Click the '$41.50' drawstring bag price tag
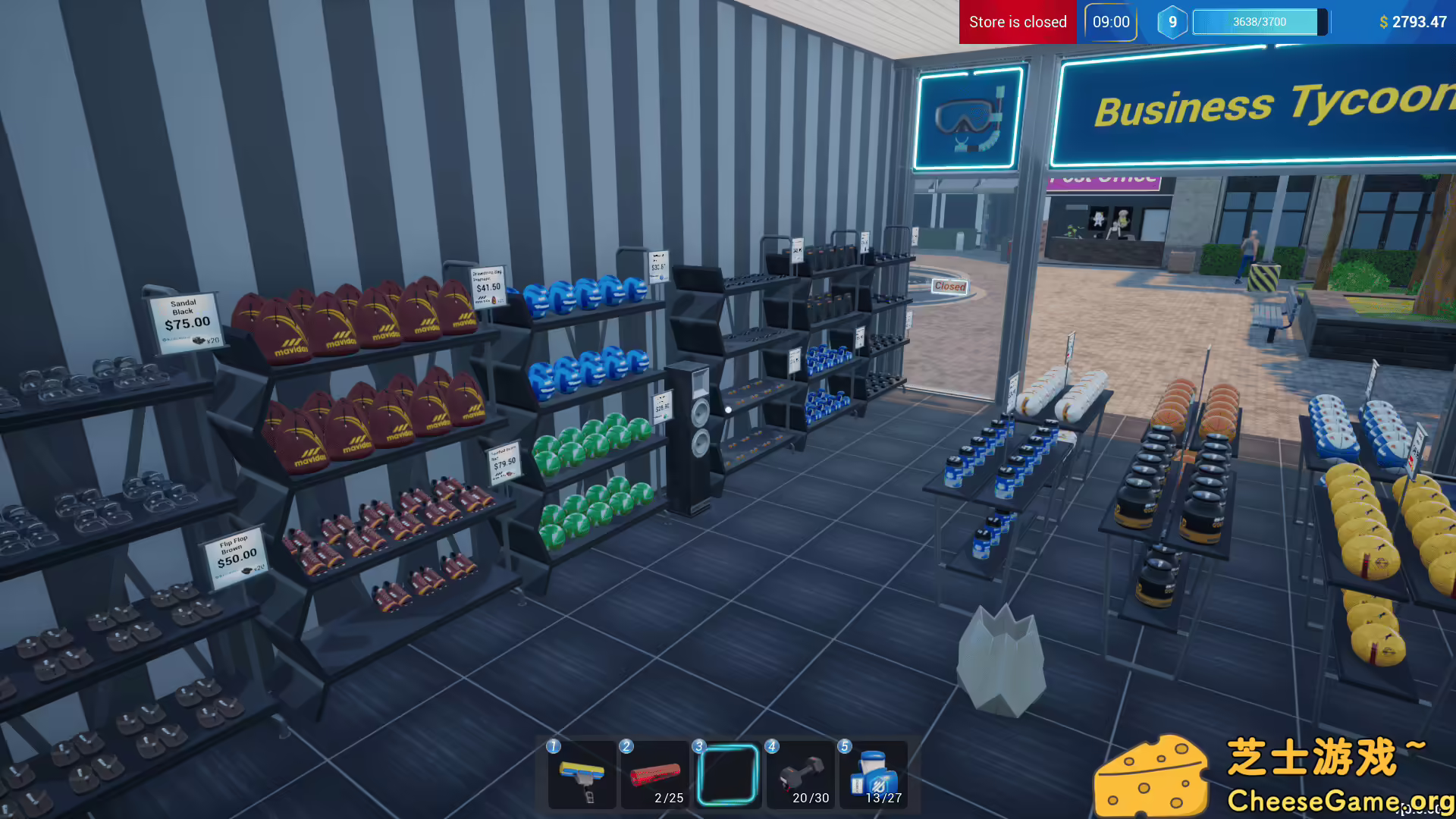Viewport: 1456px width, 819px height. coord(486,287)
